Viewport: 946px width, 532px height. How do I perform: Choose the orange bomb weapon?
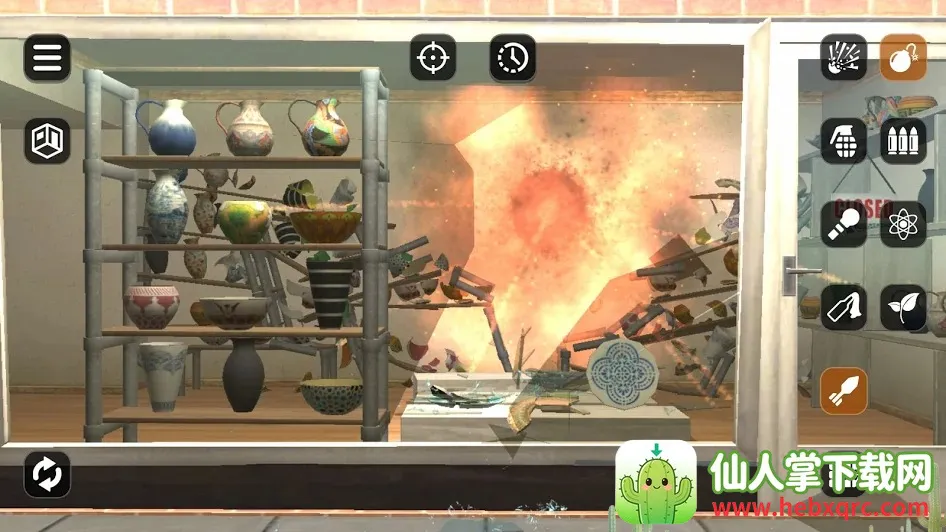903,58
